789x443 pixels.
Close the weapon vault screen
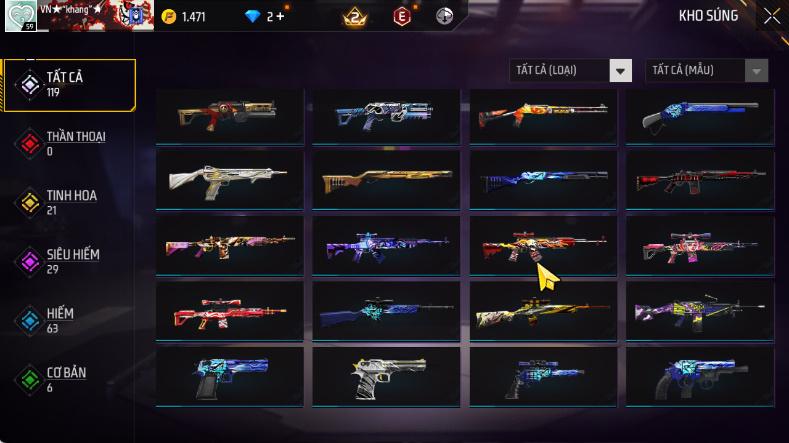(x=772, y=16)
